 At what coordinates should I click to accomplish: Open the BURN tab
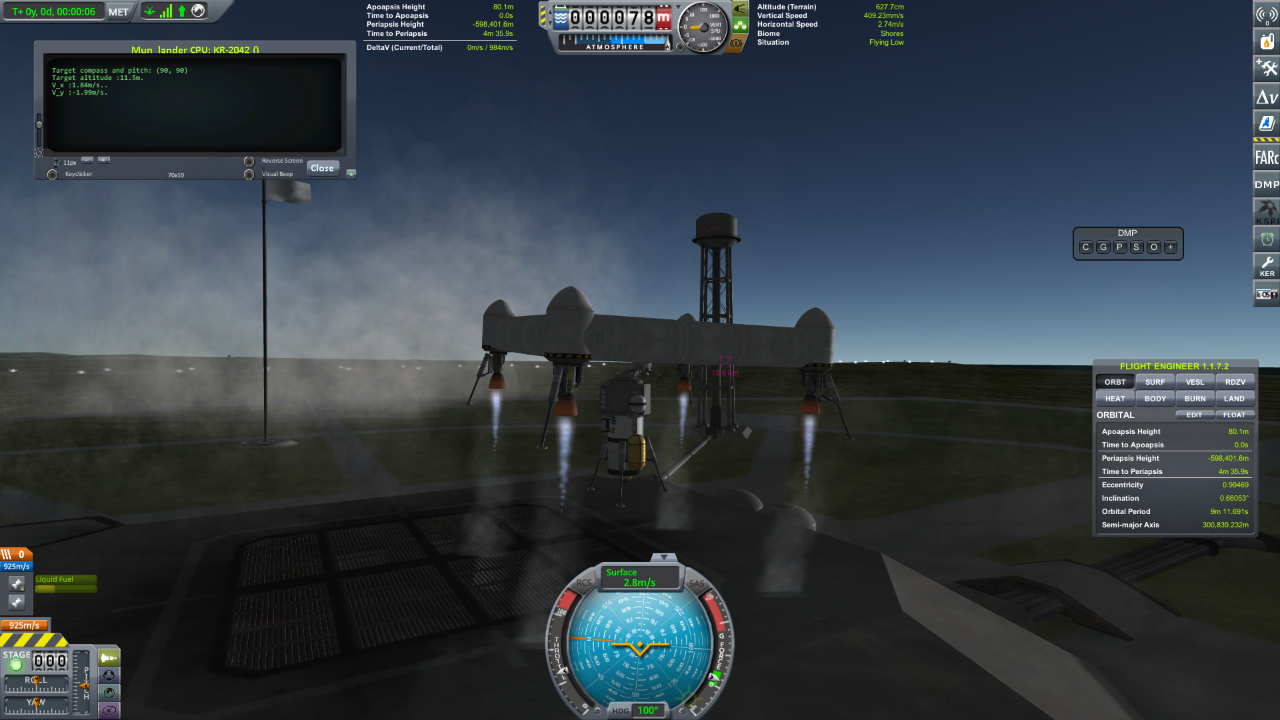click(x=1194, y=398)
